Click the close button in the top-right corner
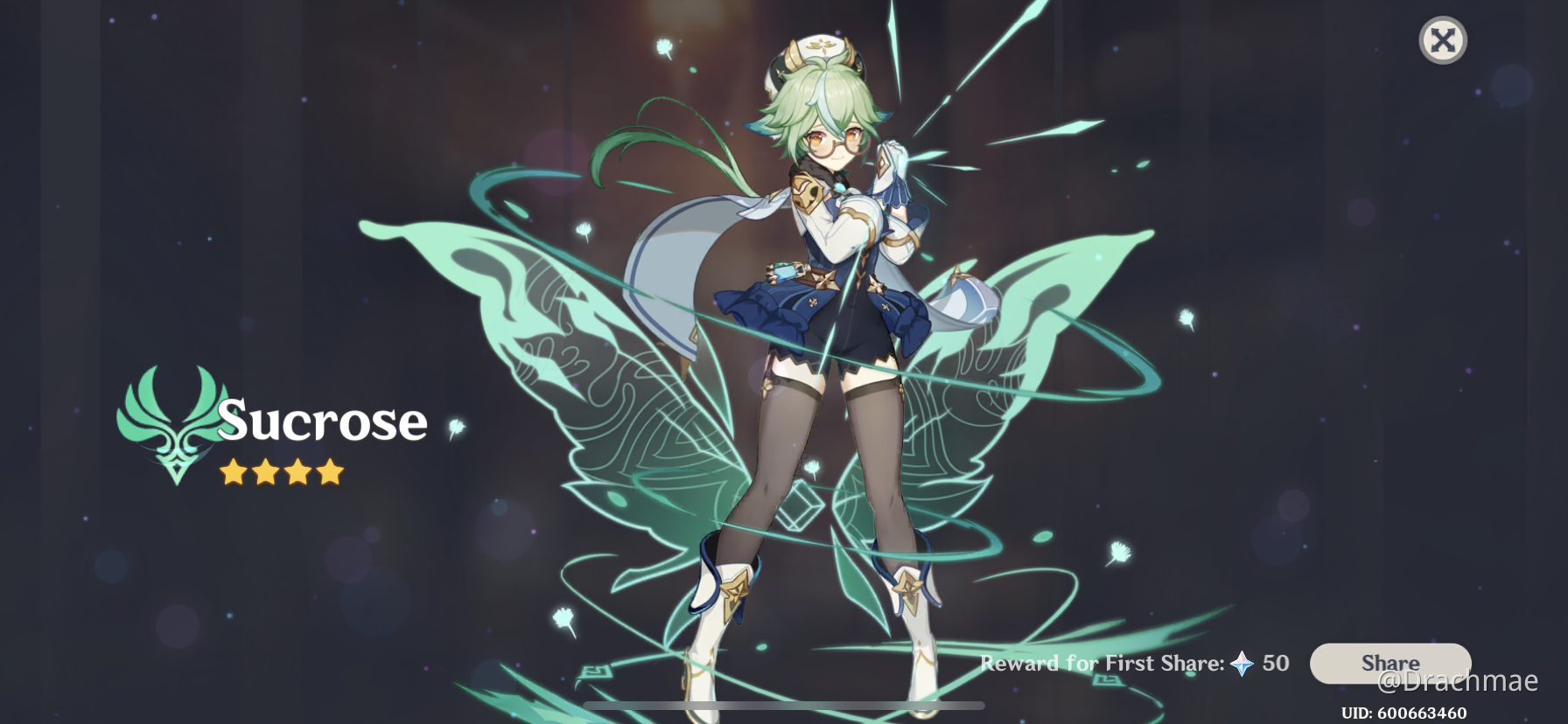1568x724 pixels. point(1441,38)
